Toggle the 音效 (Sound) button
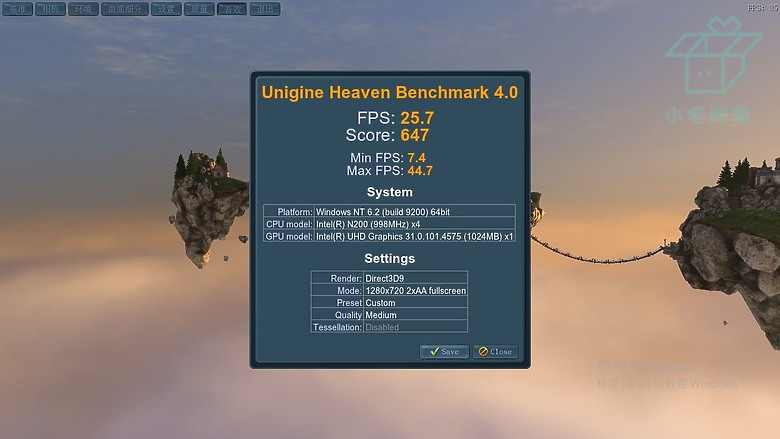Viewport: 780px width, 439px height. (232, 9)
